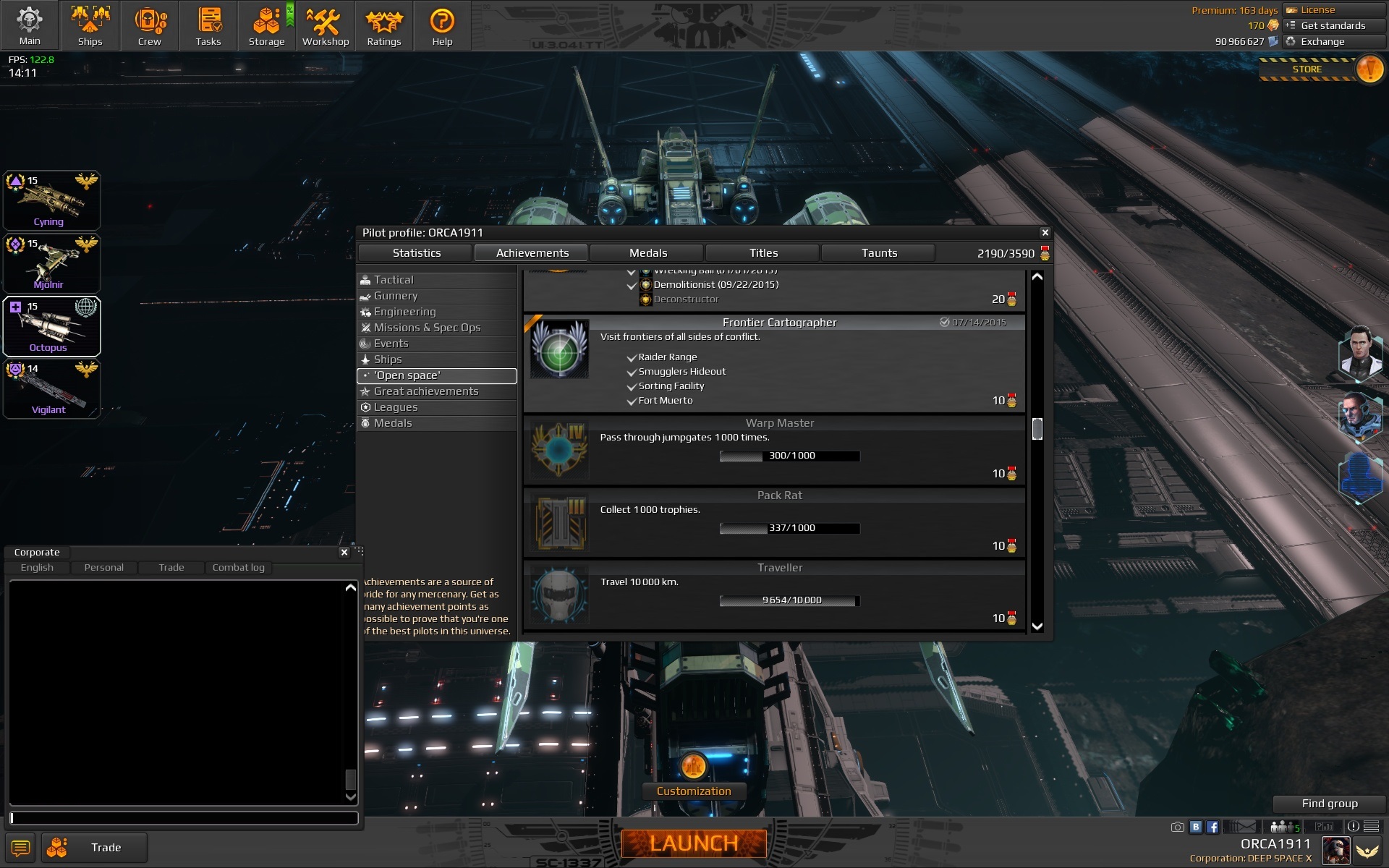Screen dimensions: 1389x868
Task: Select the Cyning ship slot
Action: 51,200
